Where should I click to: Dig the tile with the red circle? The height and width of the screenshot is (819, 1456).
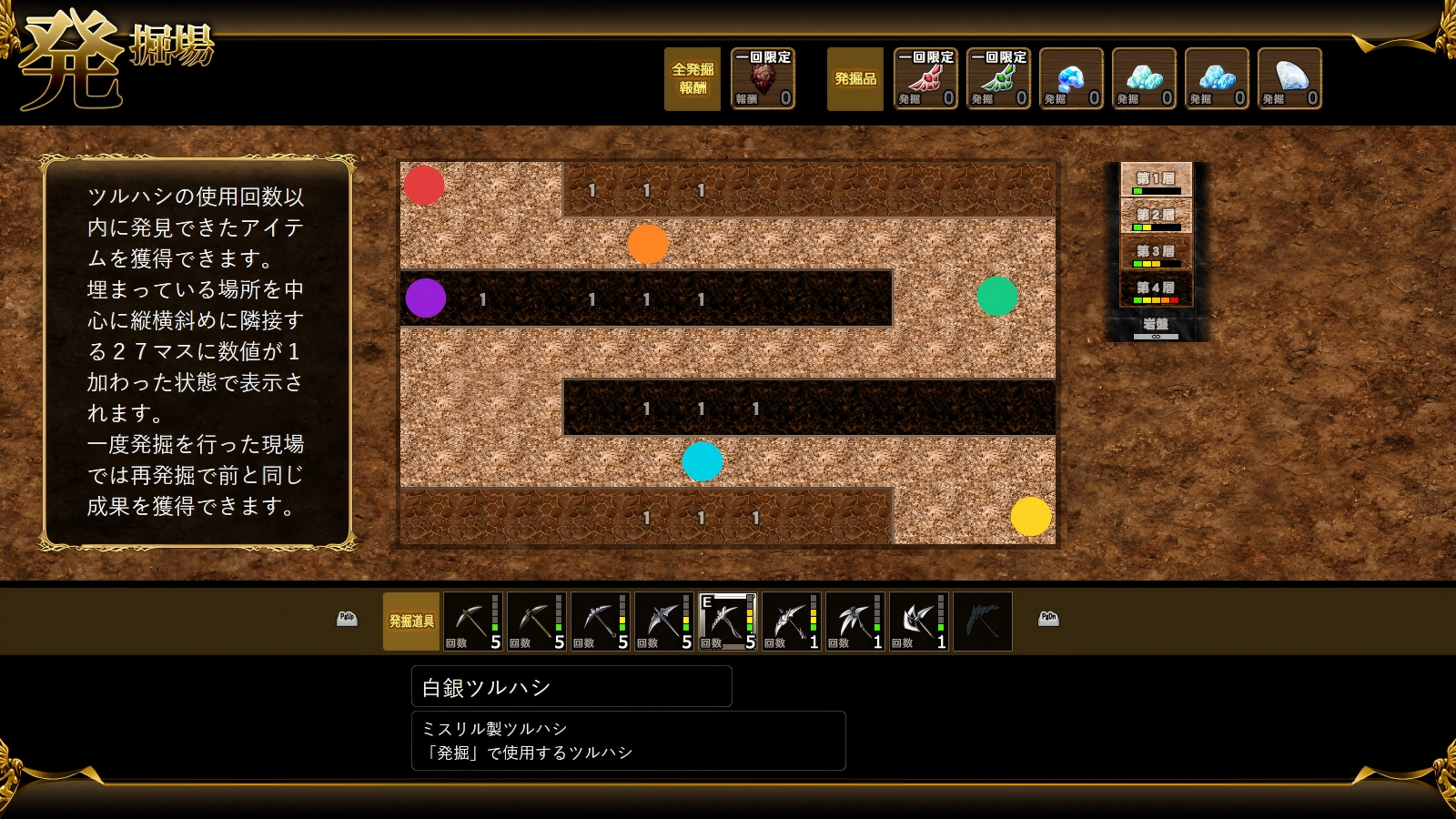tap(424, 186)
